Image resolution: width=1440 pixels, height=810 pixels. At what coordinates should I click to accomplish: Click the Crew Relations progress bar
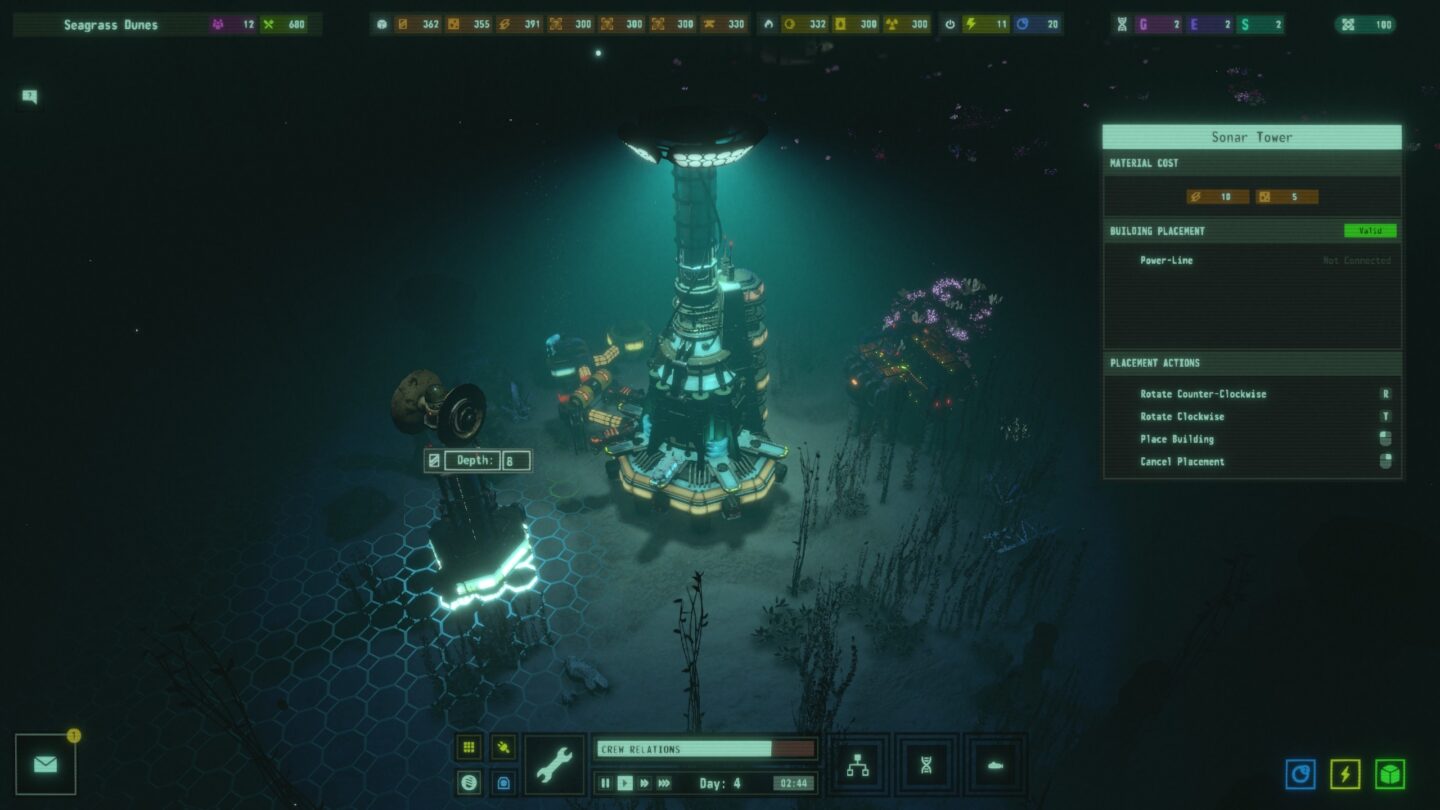(x=705, y=748)
